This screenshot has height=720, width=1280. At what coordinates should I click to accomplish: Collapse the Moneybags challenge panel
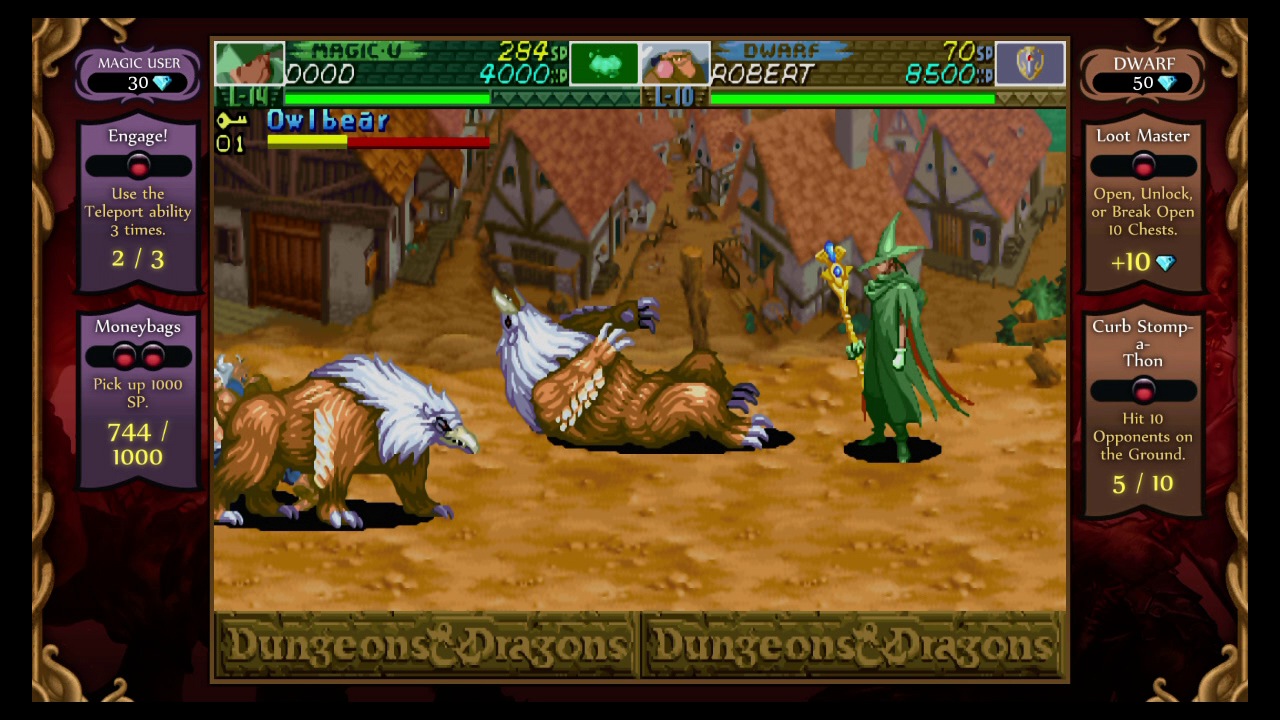[x=138, y=356]
